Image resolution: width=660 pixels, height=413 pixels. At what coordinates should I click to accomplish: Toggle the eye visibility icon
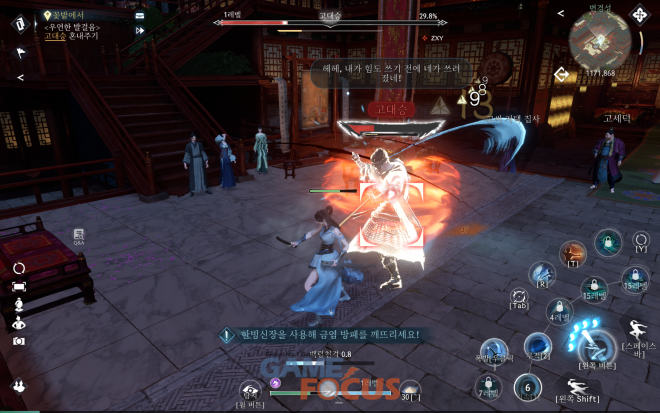[18, 323]
